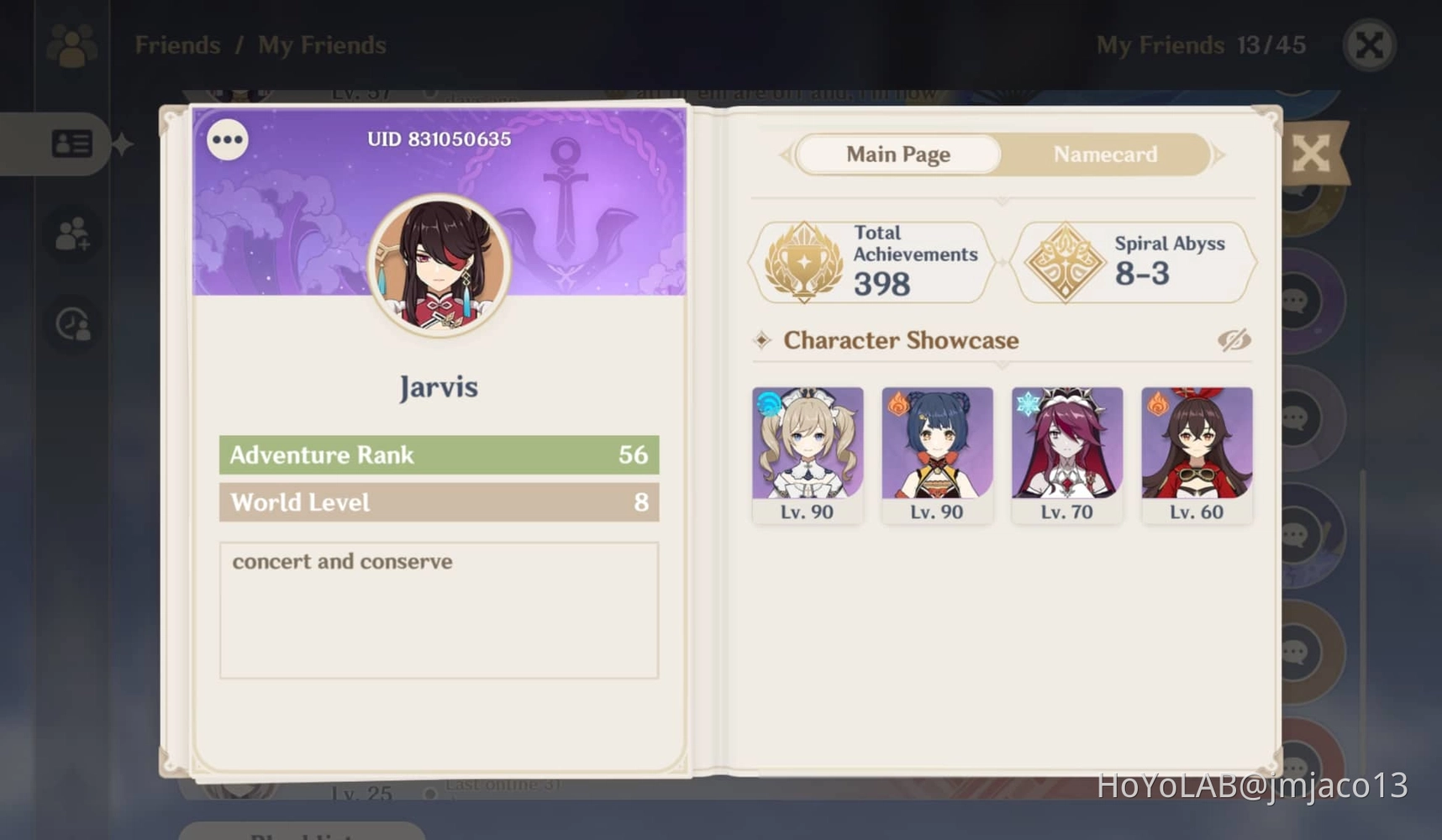Select the Main Page tab

point(897,155)
